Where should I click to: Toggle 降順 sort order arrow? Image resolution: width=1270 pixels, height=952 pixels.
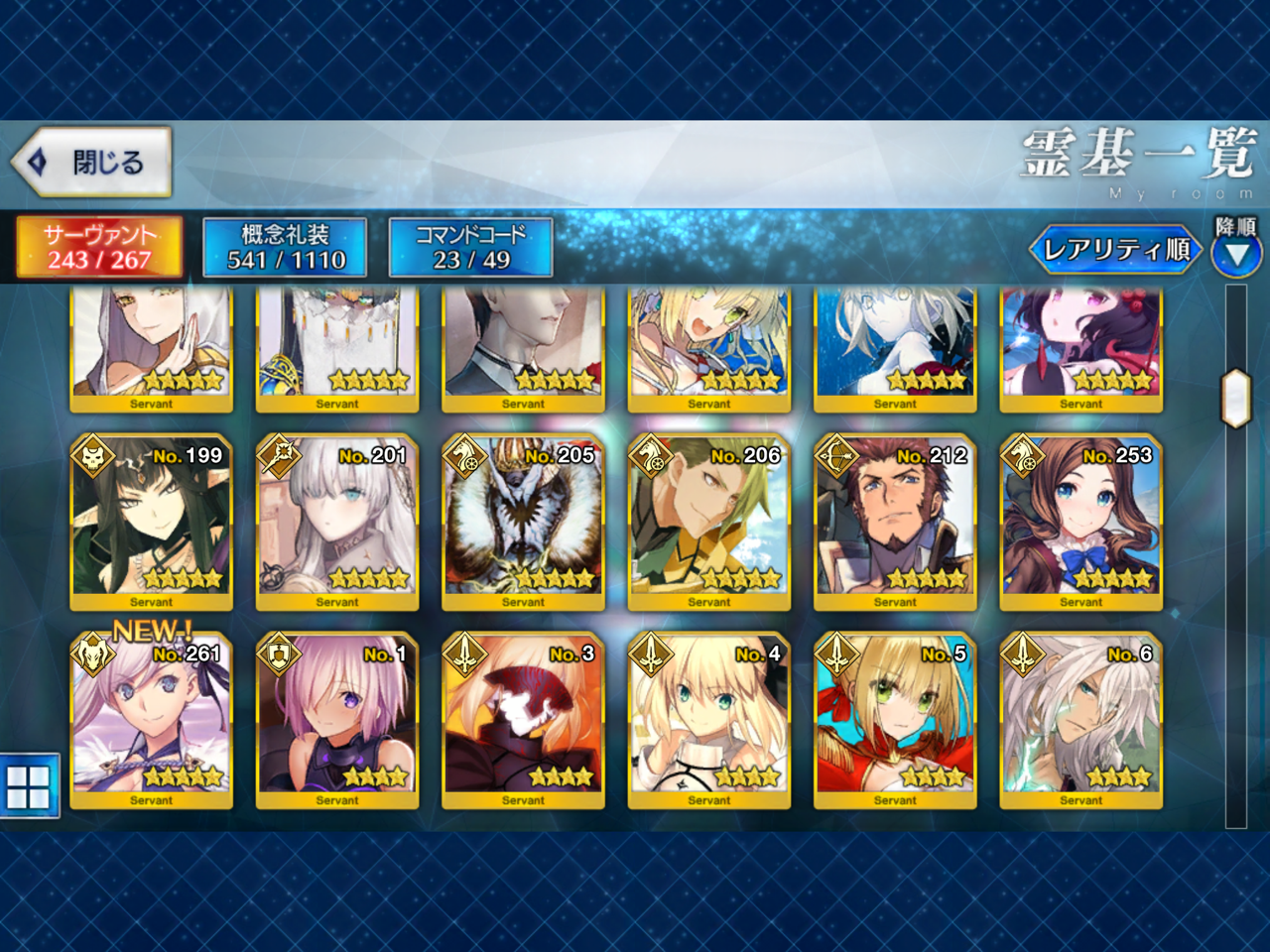coord(1236,256)
